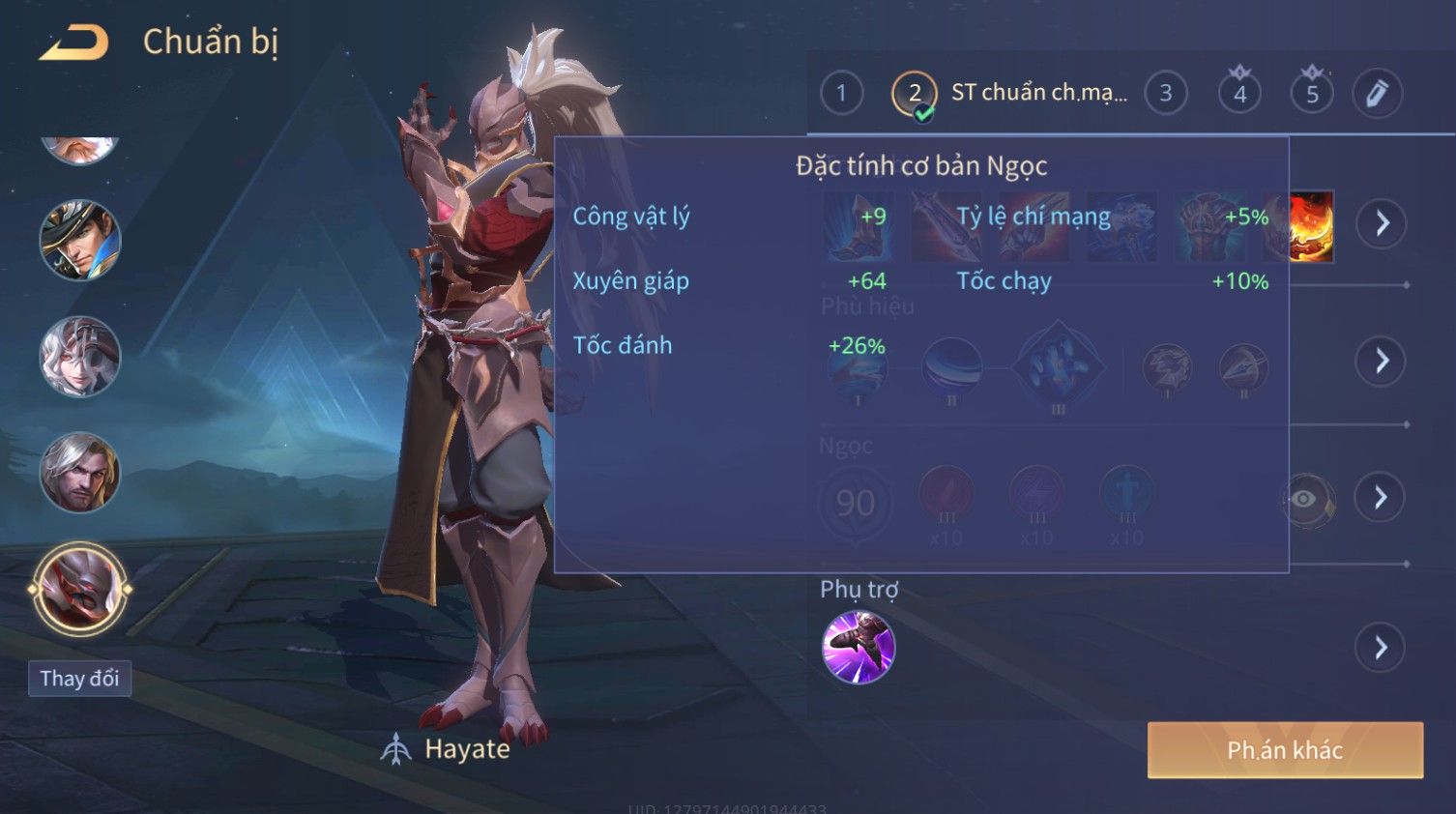The height and width of the screenshot is (814, 1456).
Task: Select build preset 1
Action: (x=841, y=93)
